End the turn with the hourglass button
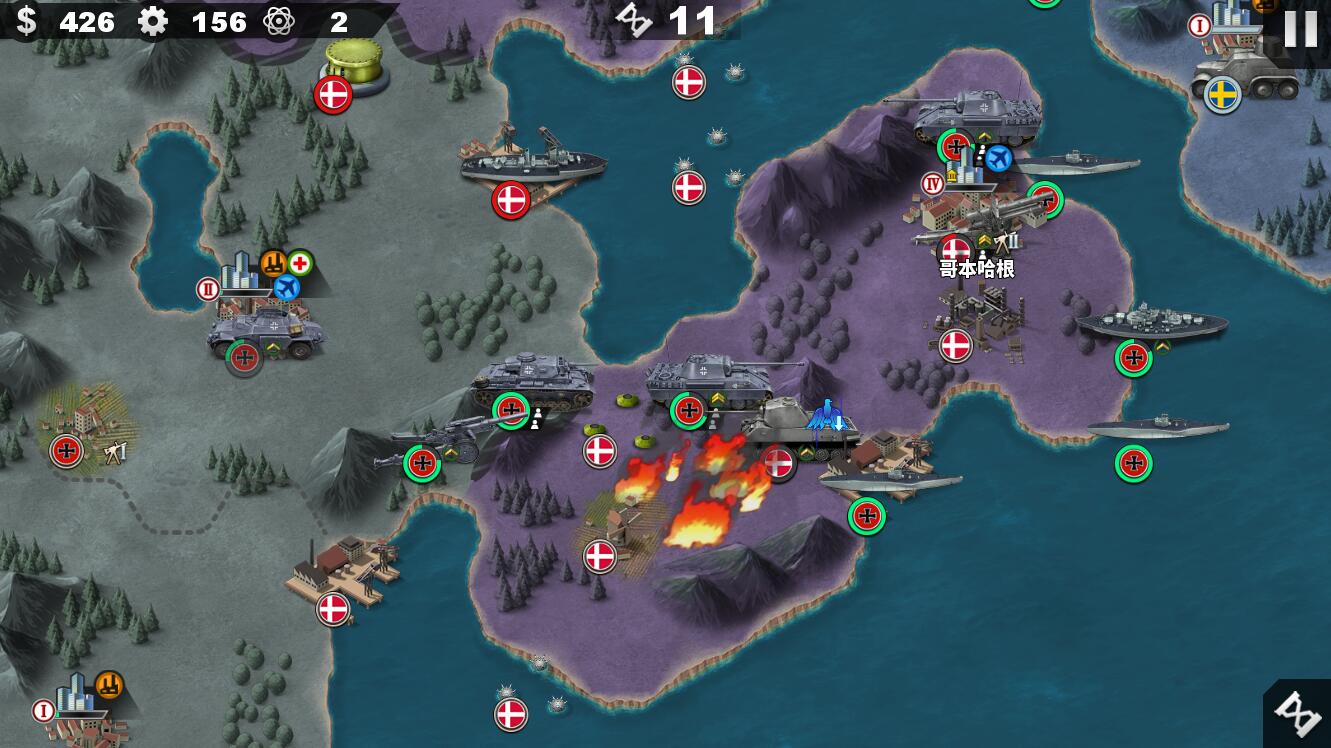 tap(1298, 715)
